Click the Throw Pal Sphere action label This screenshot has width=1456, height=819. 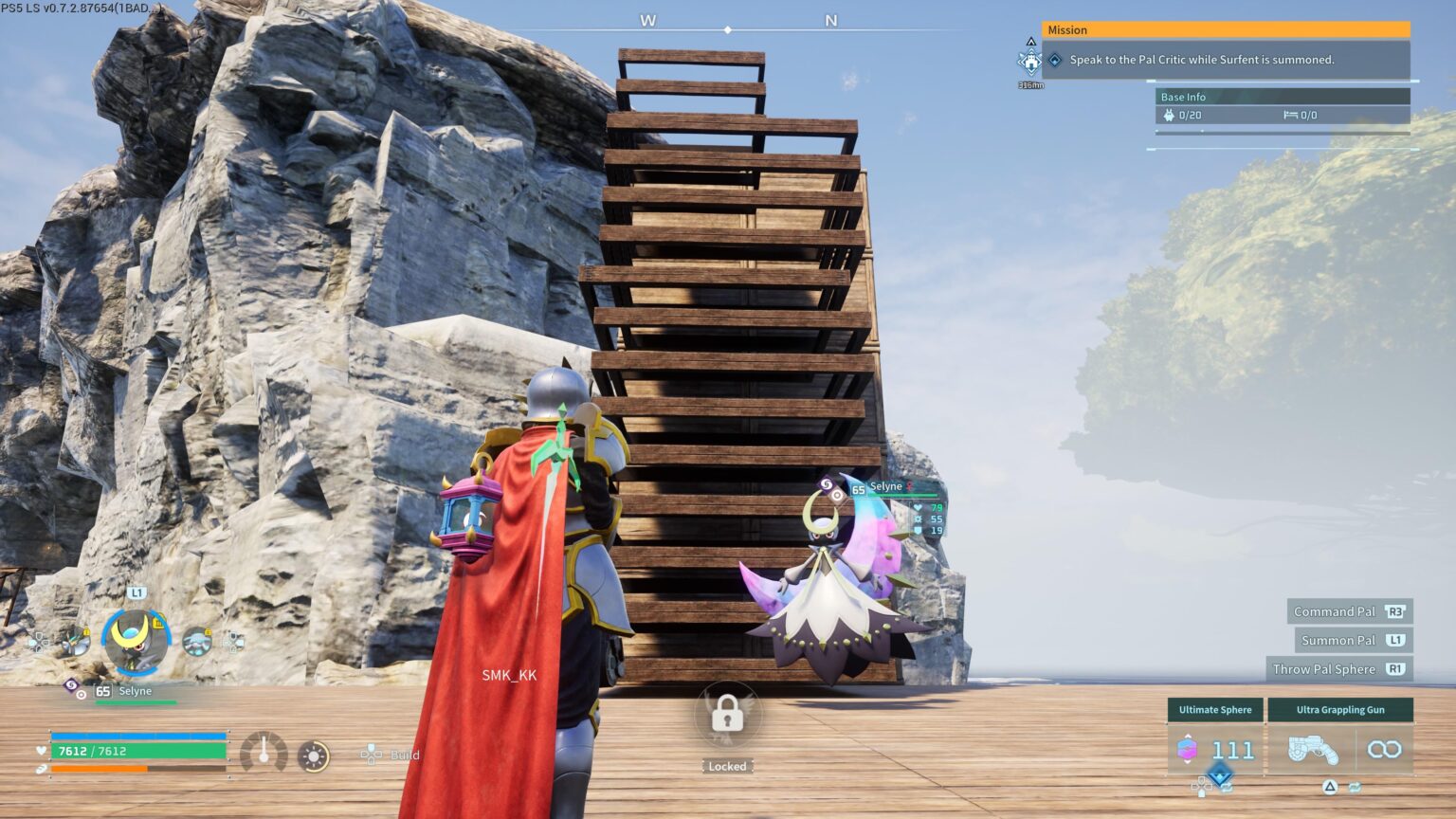click(x=1338, y=669)
